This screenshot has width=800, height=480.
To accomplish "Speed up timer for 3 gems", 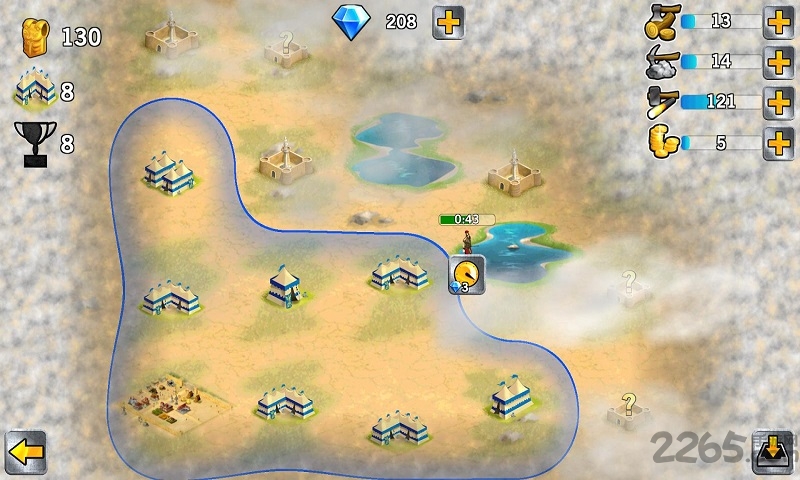I will coord(466,275).
